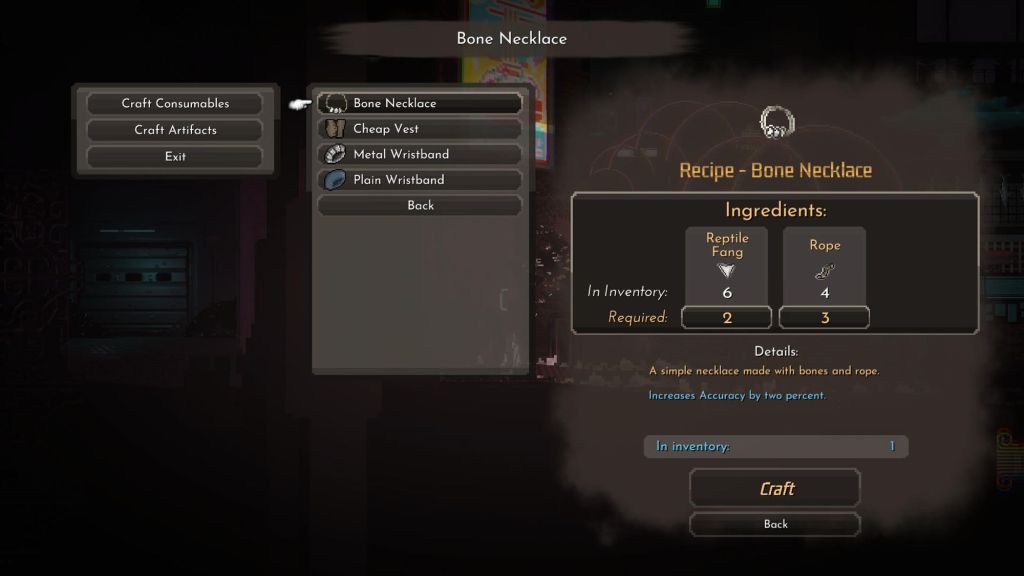
Task: Exit the crafting menu
Action: pos(175,156)
